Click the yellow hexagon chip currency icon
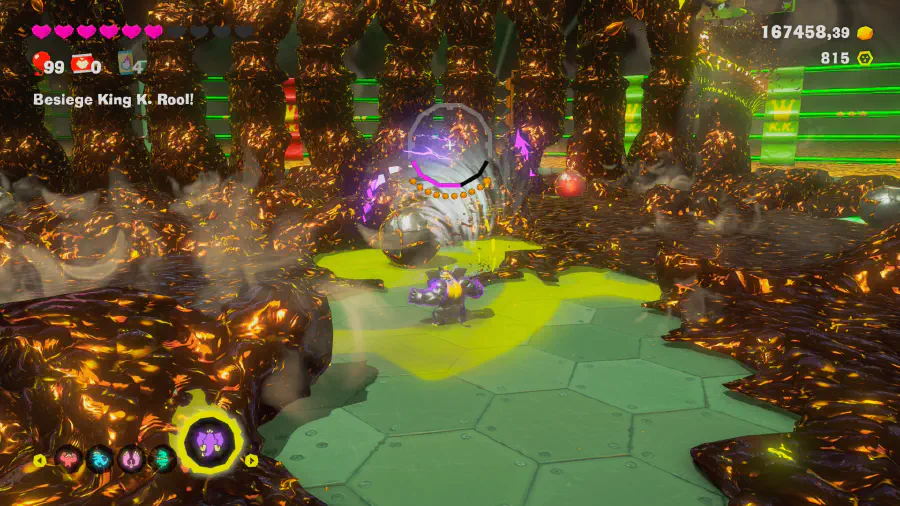Image resolution: width=900 pixels, height=506 pixels. (x=865, y=58)
